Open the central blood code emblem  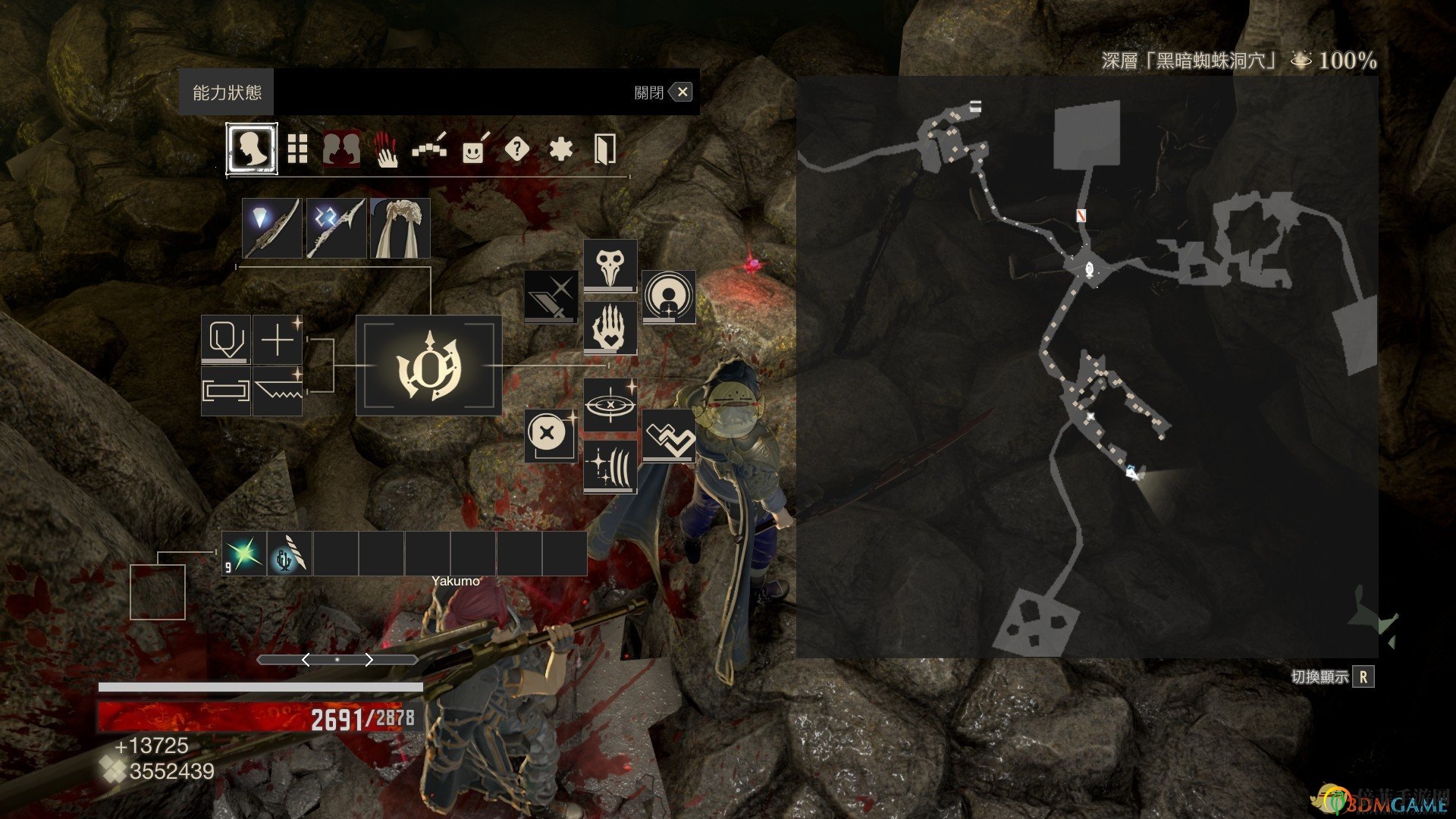(x=429, y=366)
